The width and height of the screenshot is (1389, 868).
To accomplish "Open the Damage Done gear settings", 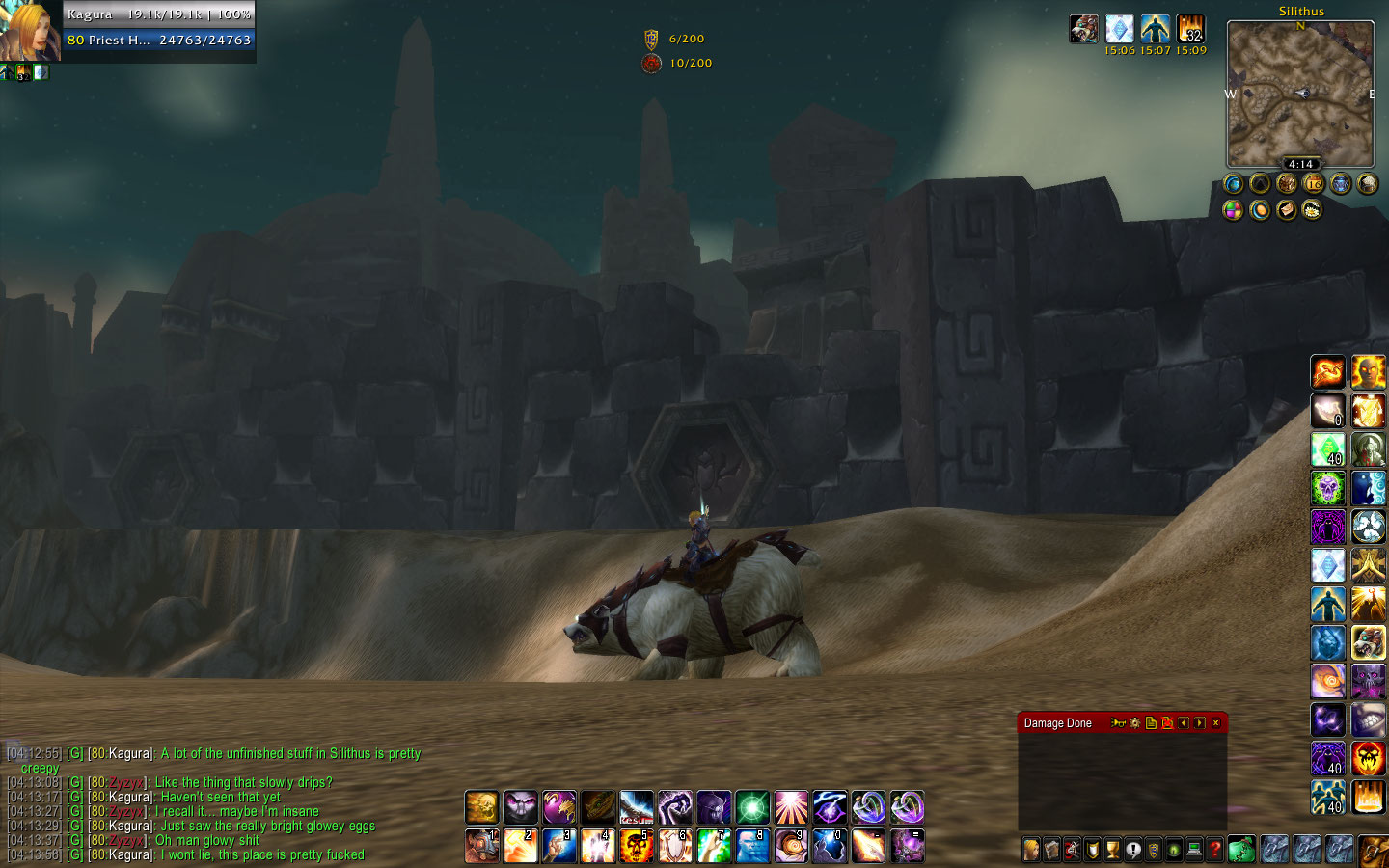I will [x=1134, y=723].
